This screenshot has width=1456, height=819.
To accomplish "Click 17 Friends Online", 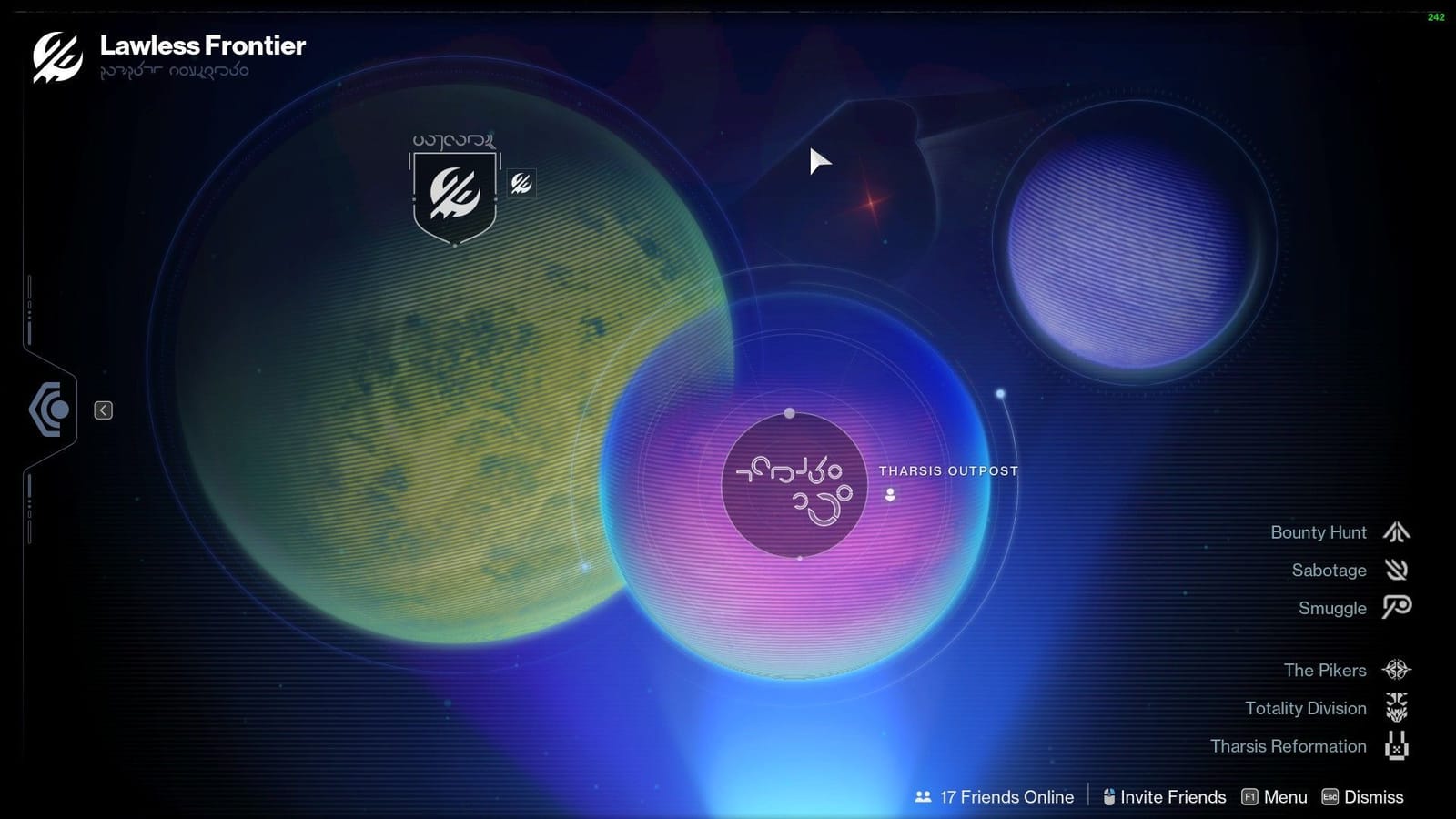I will (x=1005, y=797).
